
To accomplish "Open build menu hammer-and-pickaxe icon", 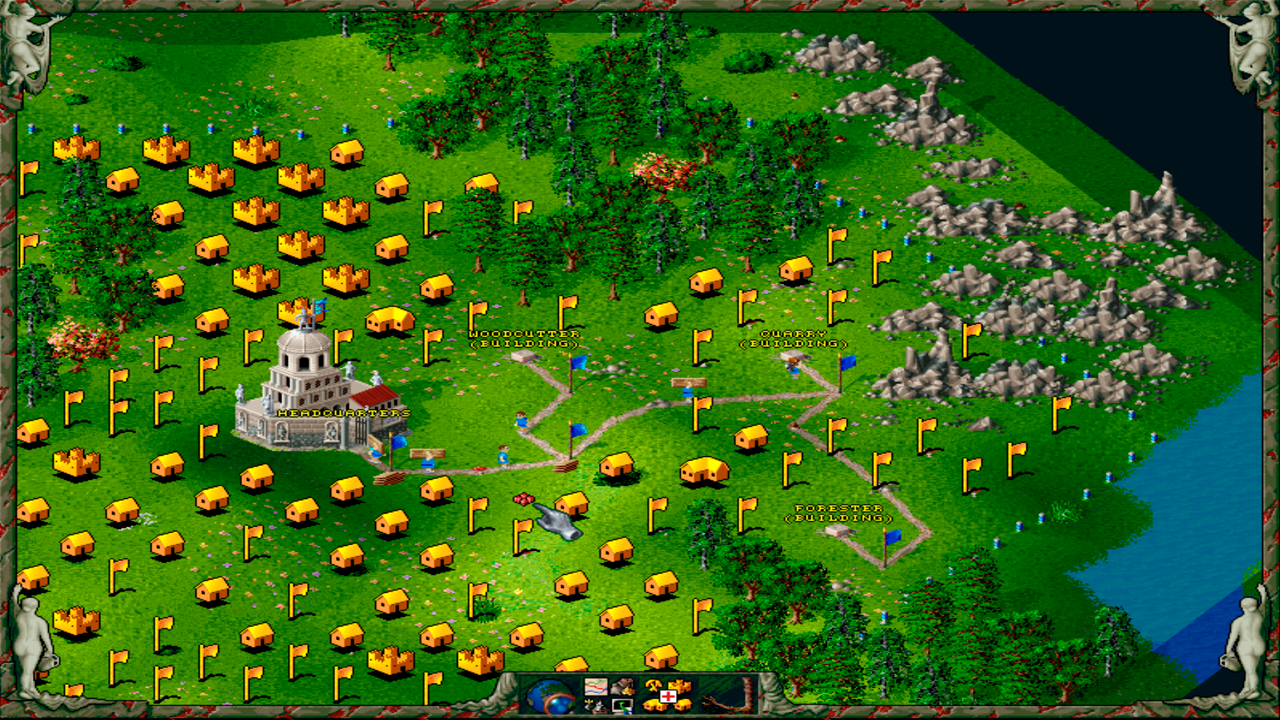I will point(653,687).
